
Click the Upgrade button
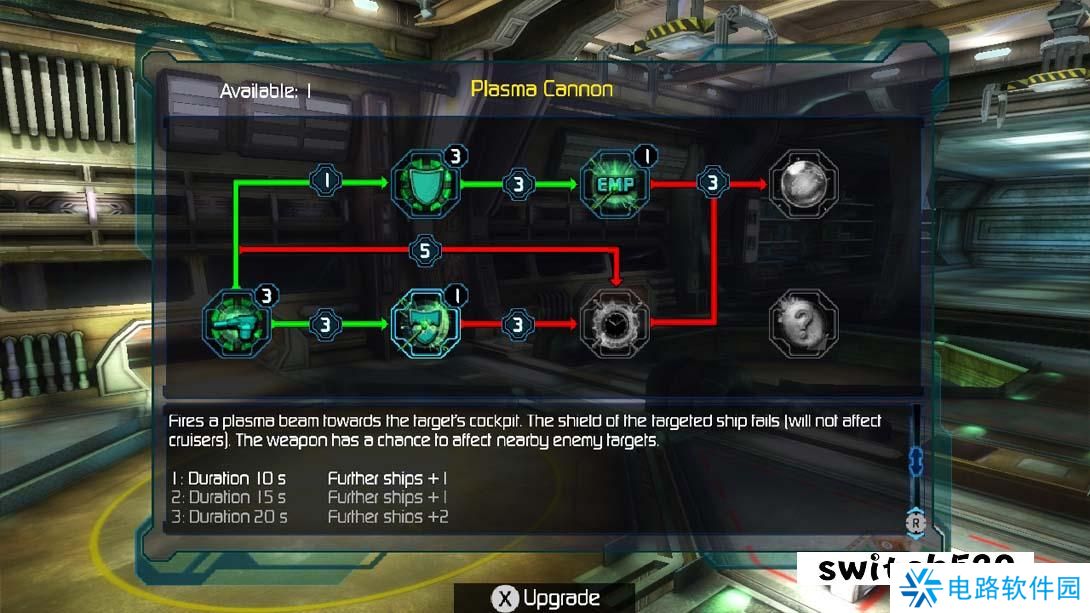[546, 598]
